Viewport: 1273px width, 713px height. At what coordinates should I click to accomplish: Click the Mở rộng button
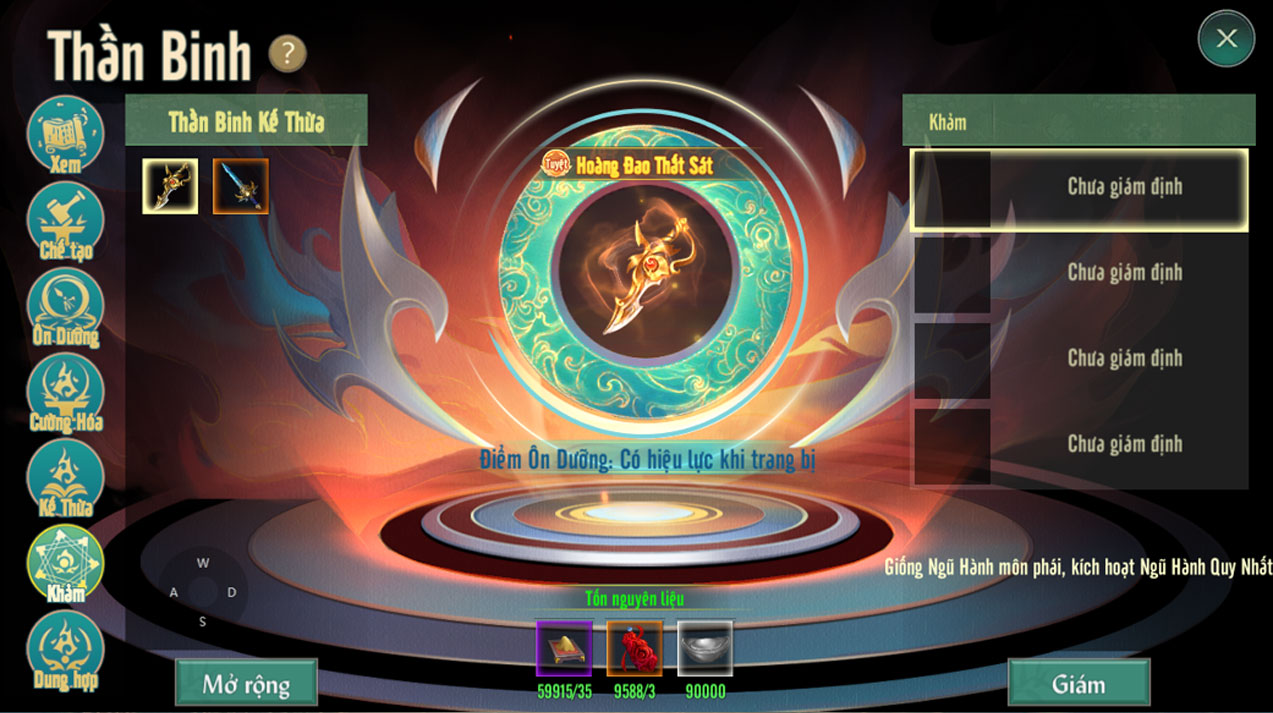coord(246,684)
